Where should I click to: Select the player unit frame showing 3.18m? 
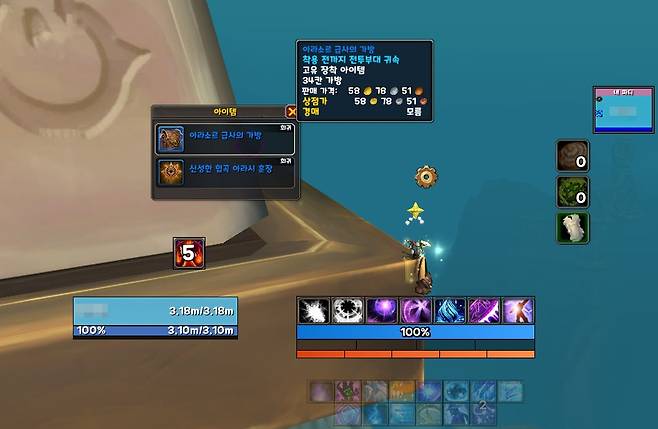pos(155,318)
